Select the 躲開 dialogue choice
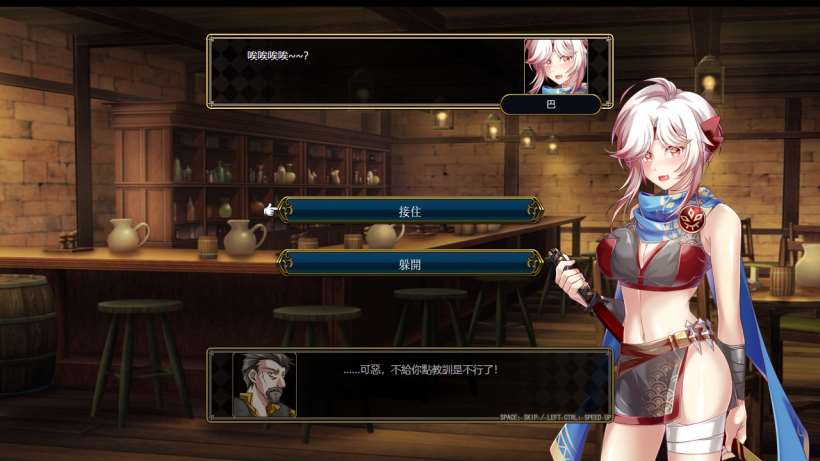Image resolution: width=820 pixels, height=461 pixels. tap(411, 263)
